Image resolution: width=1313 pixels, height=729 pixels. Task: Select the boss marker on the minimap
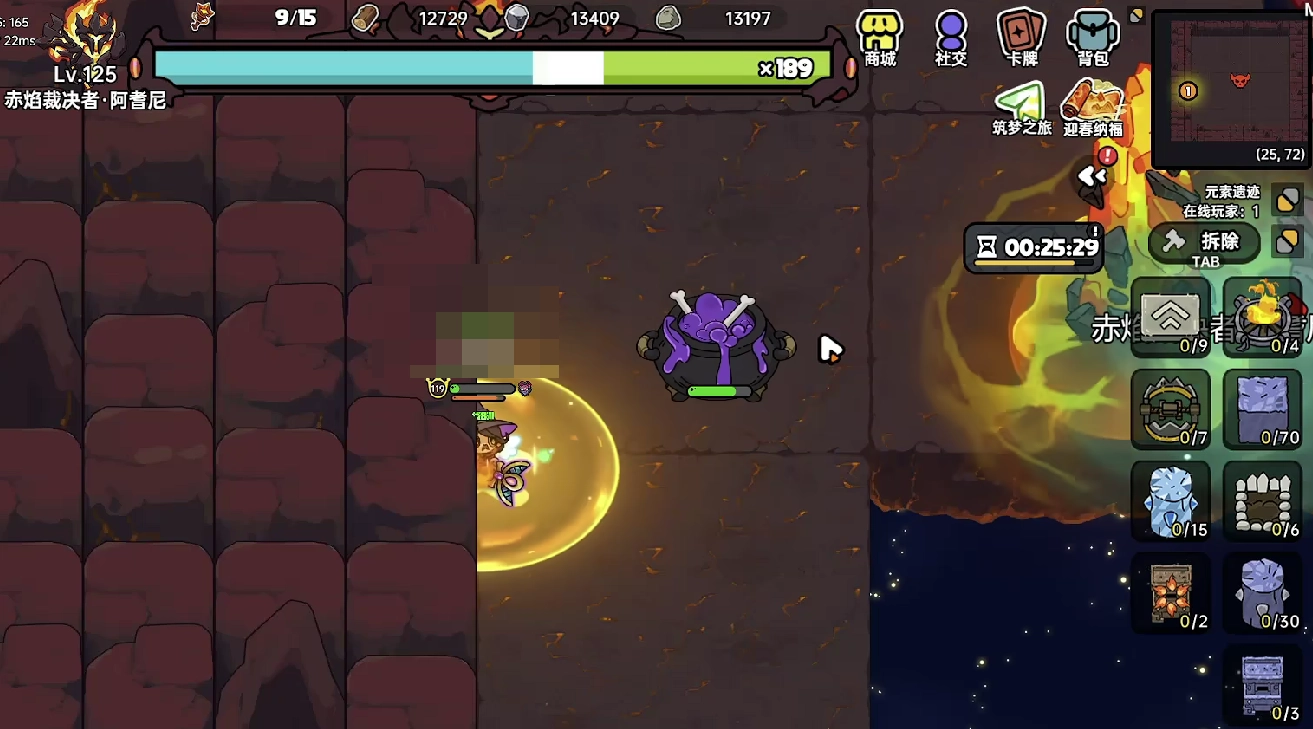(x=1241, y=79)
